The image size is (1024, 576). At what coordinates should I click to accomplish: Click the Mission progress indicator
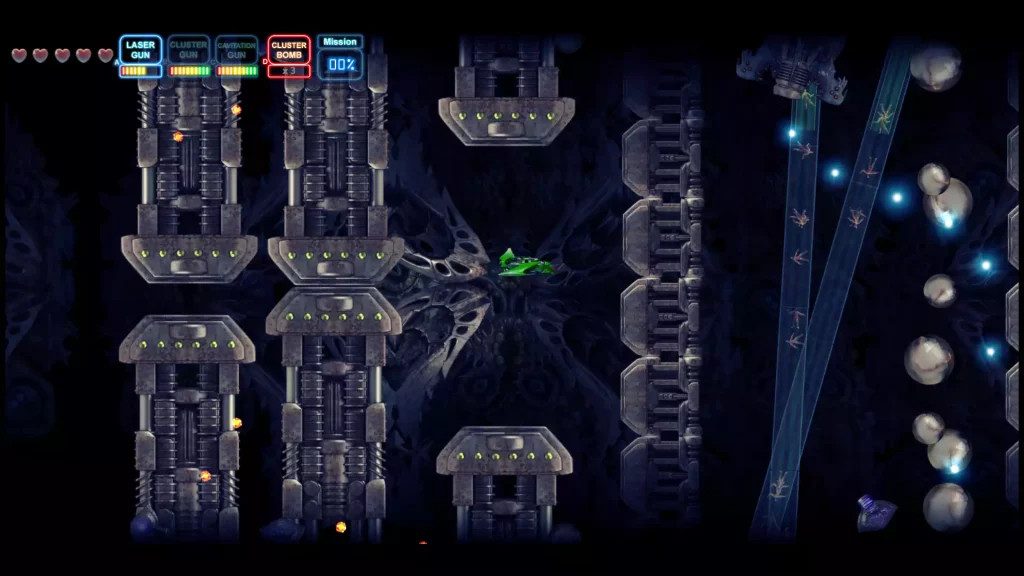pos(340,58)
